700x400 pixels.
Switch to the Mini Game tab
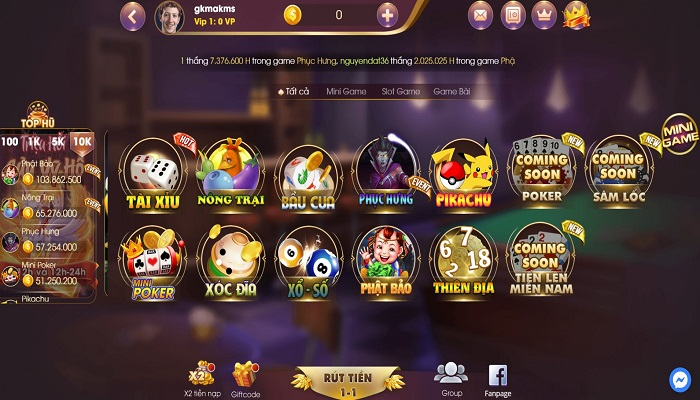click(346, 91)
